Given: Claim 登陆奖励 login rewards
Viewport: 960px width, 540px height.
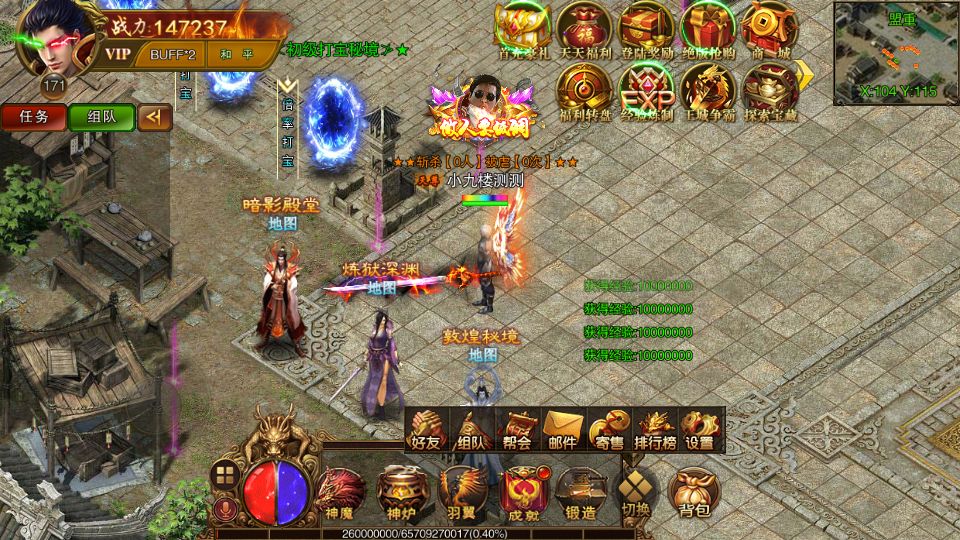Looking at the screenshot, I should 647,30.
